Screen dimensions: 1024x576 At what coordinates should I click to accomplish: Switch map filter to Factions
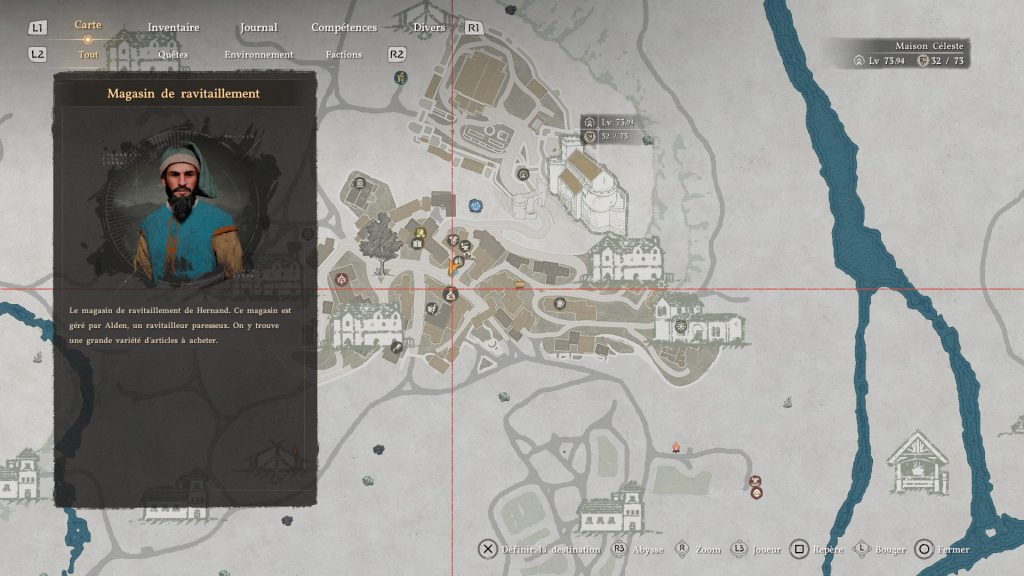pyautogui.click(x=344, y=55)
